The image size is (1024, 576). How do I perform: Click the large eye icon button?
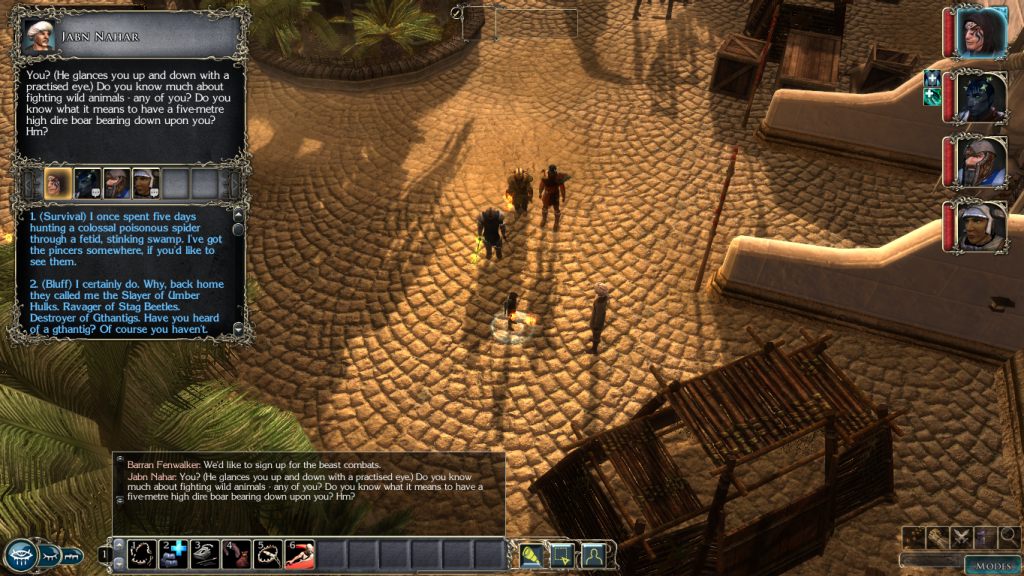click(x=21, y=554)
